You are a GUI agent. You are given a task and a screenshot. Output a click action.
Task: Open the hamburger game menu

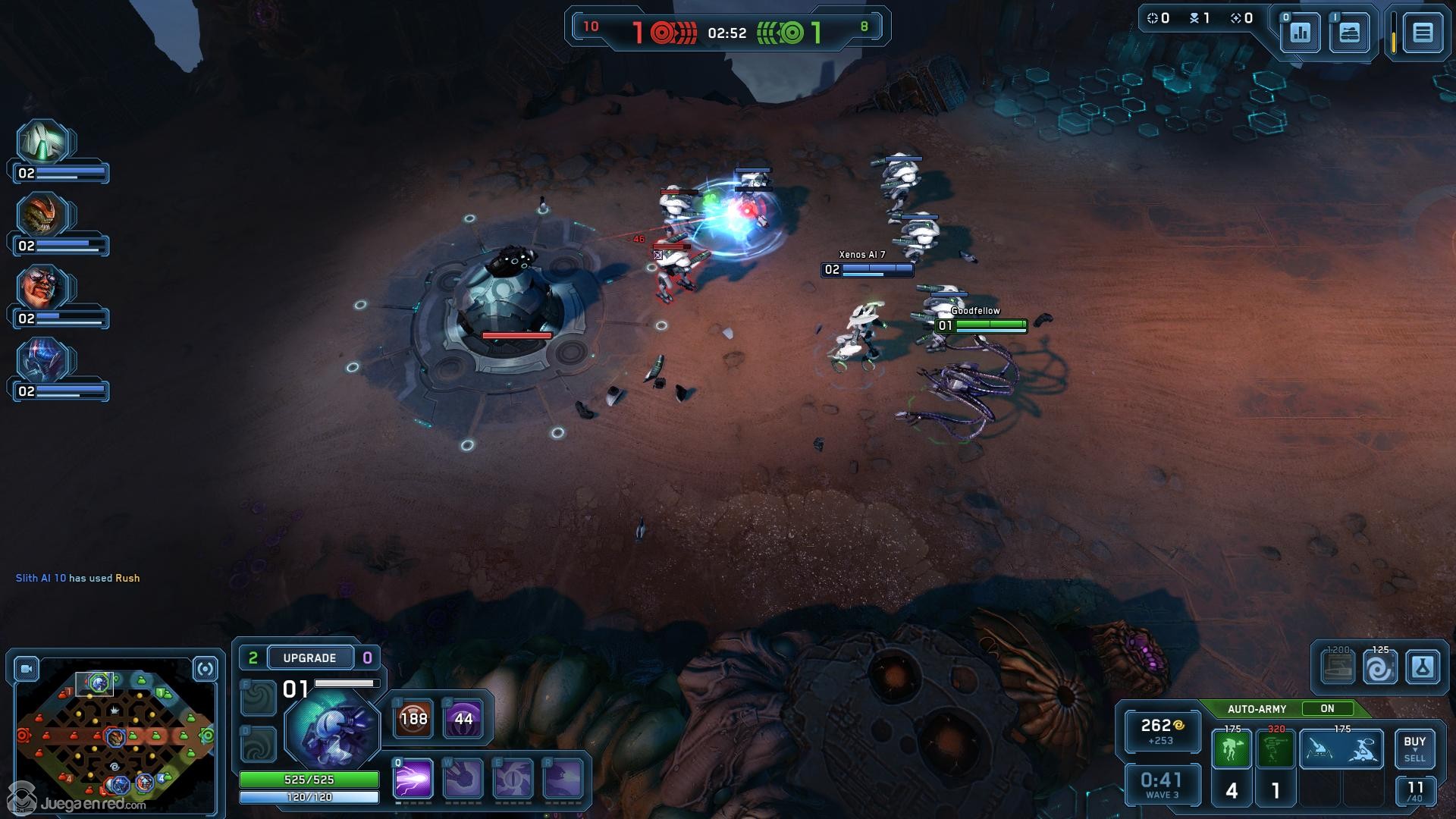coord(1422,33)
